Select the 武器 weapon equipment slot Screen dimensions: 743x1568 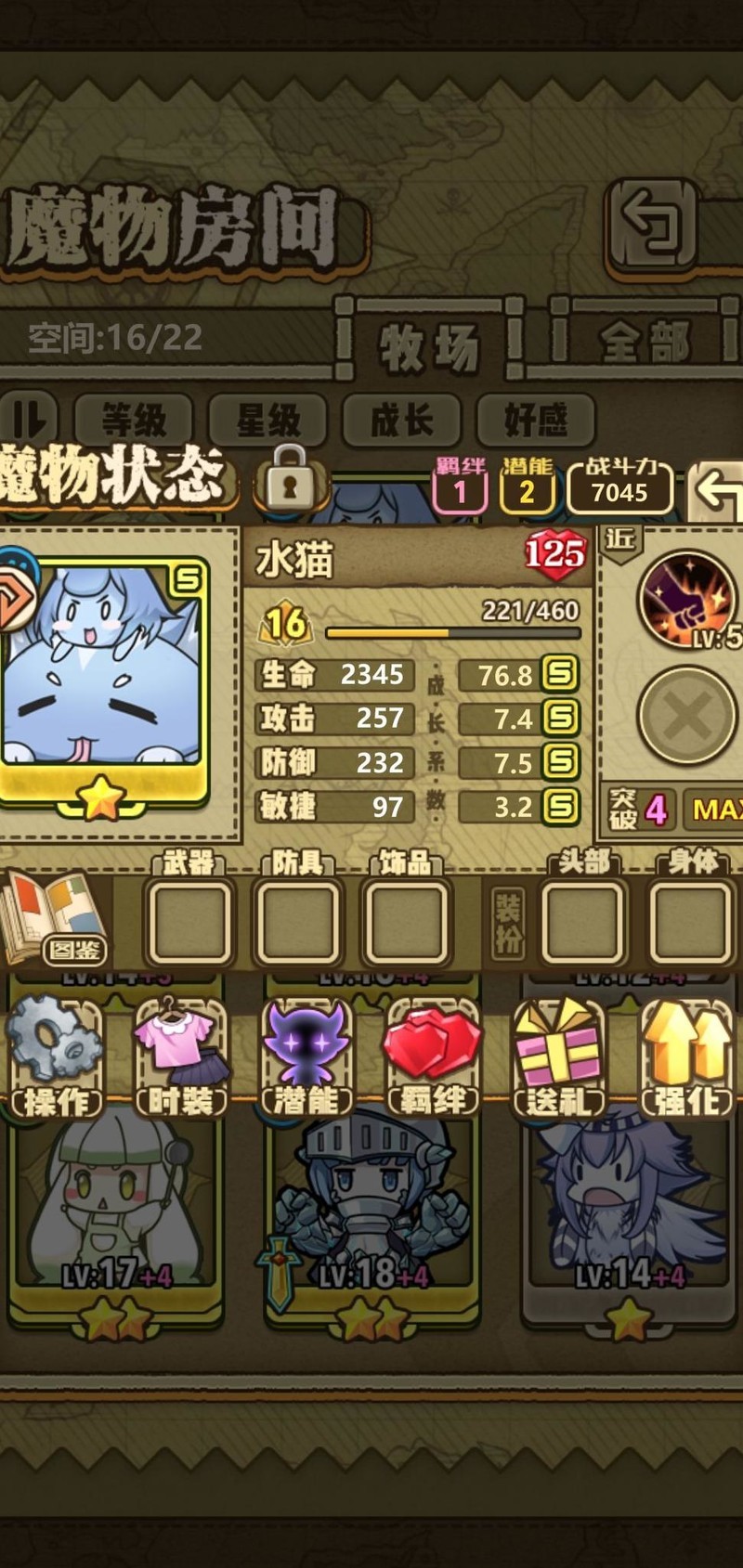point(189,921)
